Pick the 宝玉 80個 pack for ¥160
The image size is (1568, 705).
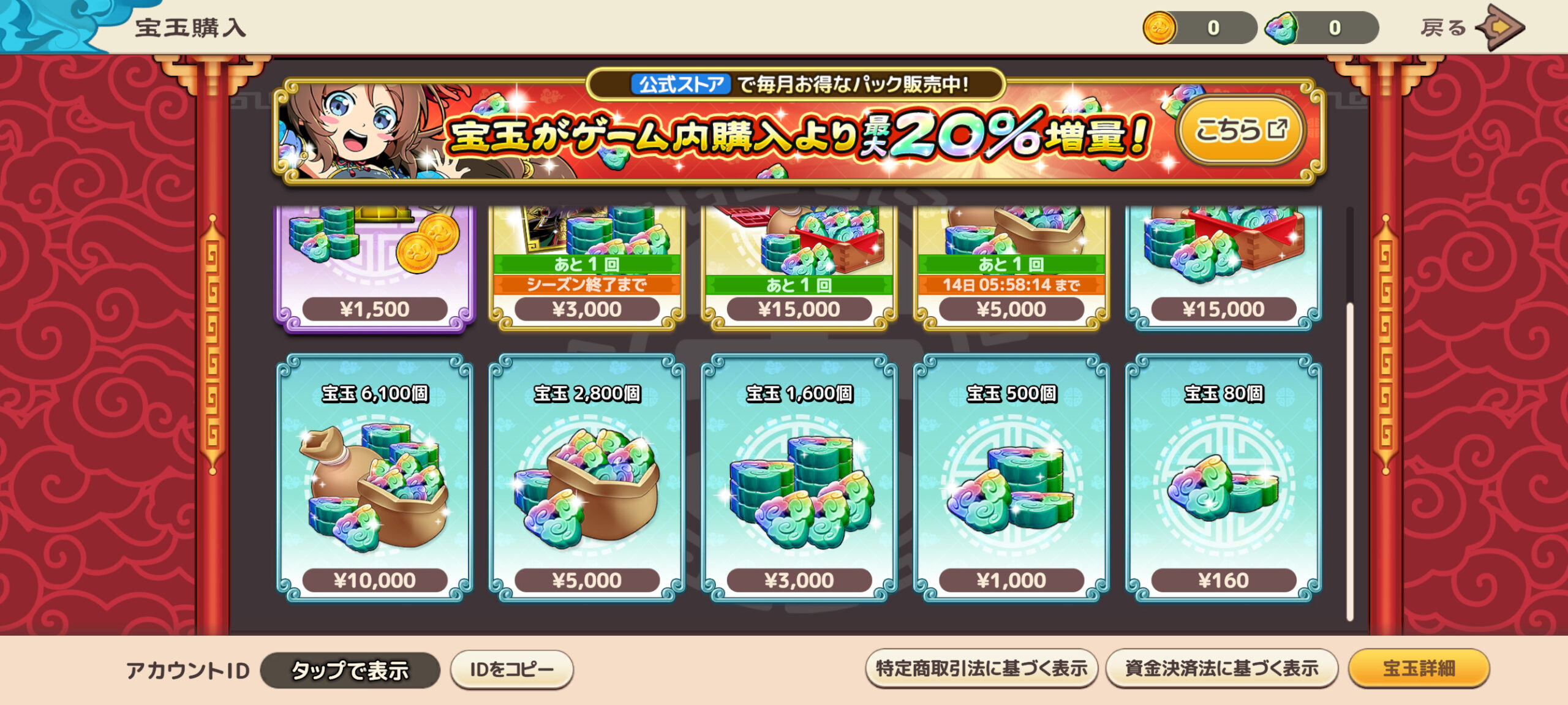click(1223, 478)
